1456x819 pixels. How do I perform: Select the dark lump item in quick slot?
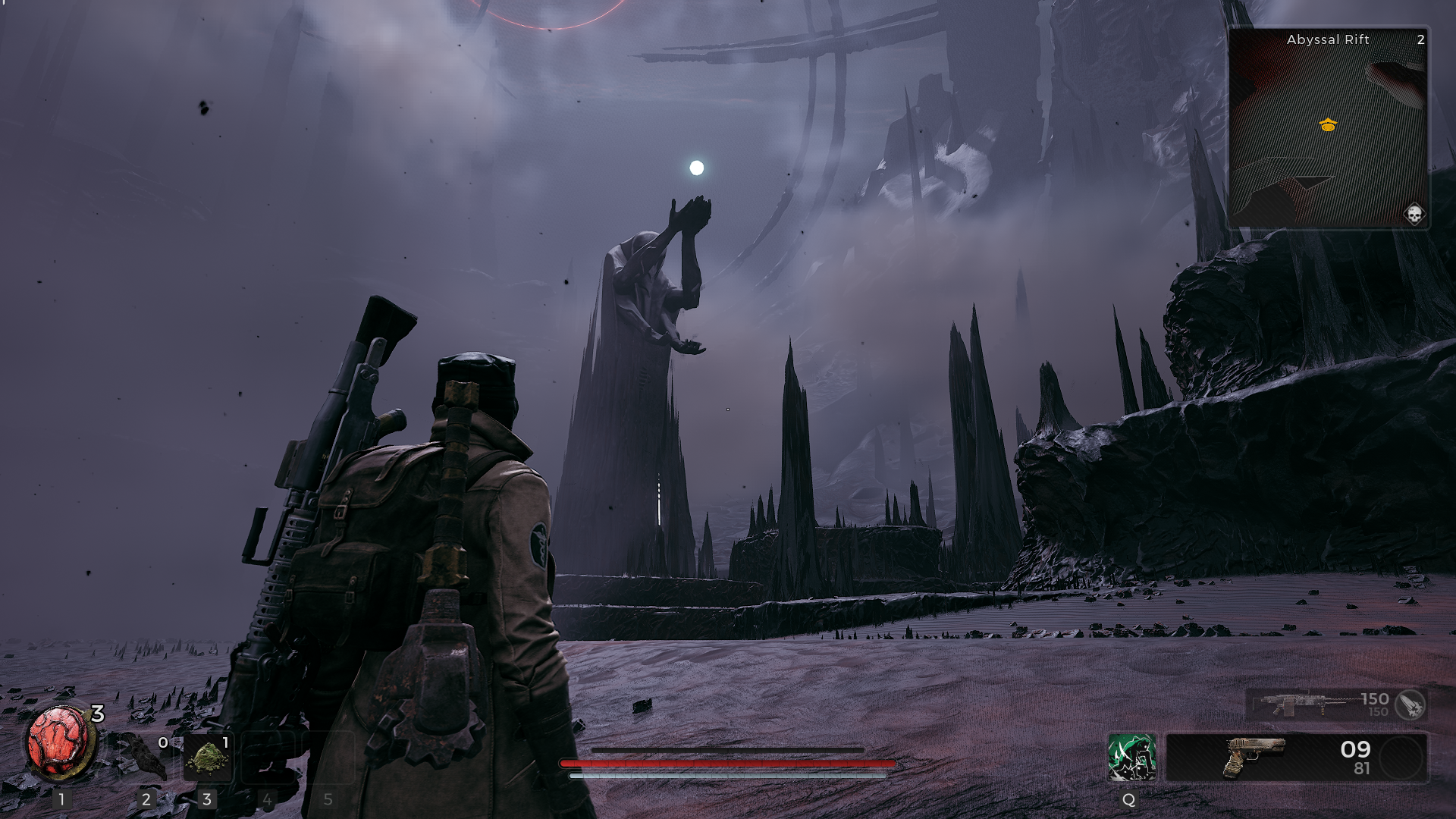(x=144, y=756)
